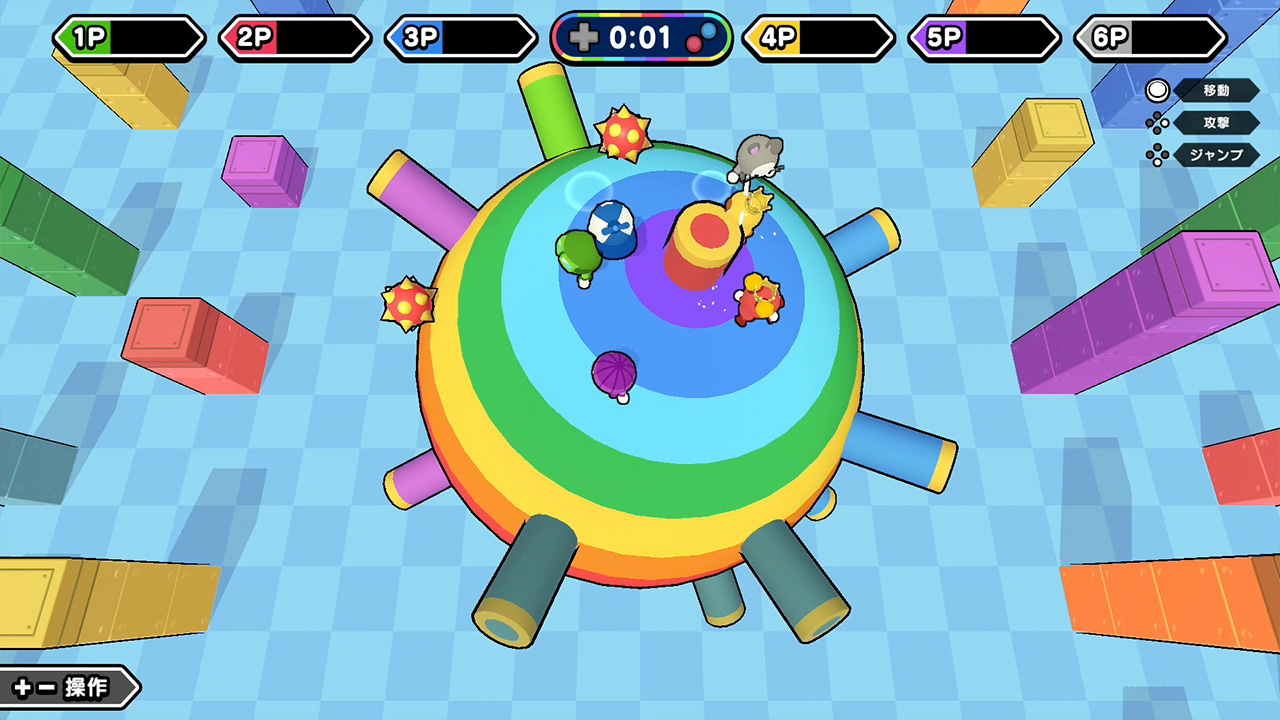1280x720 pixels.
Task: Open the 4P player banner
Action: [818, 37]
